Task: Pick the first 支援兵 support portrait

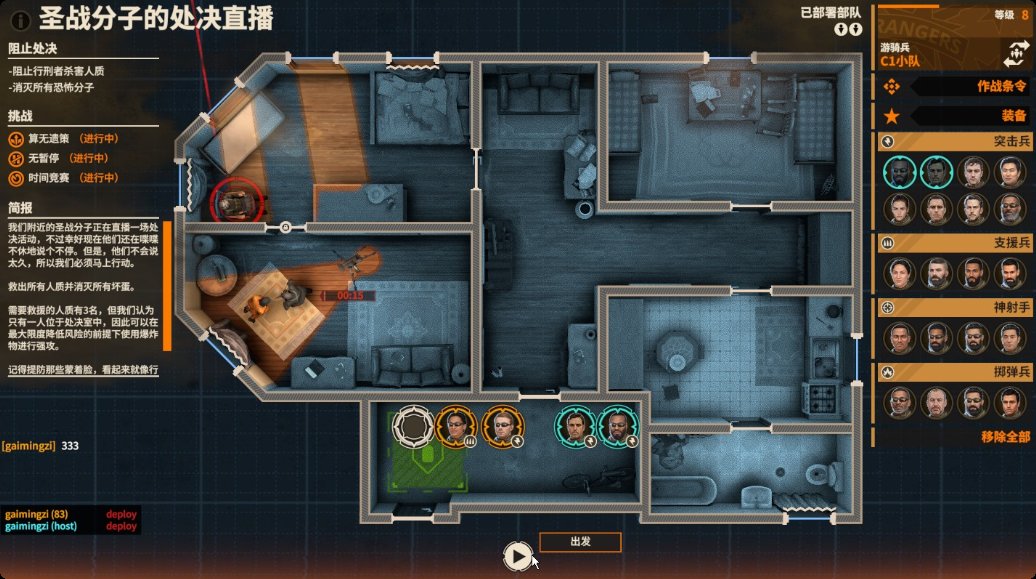Action: (901, 272)
